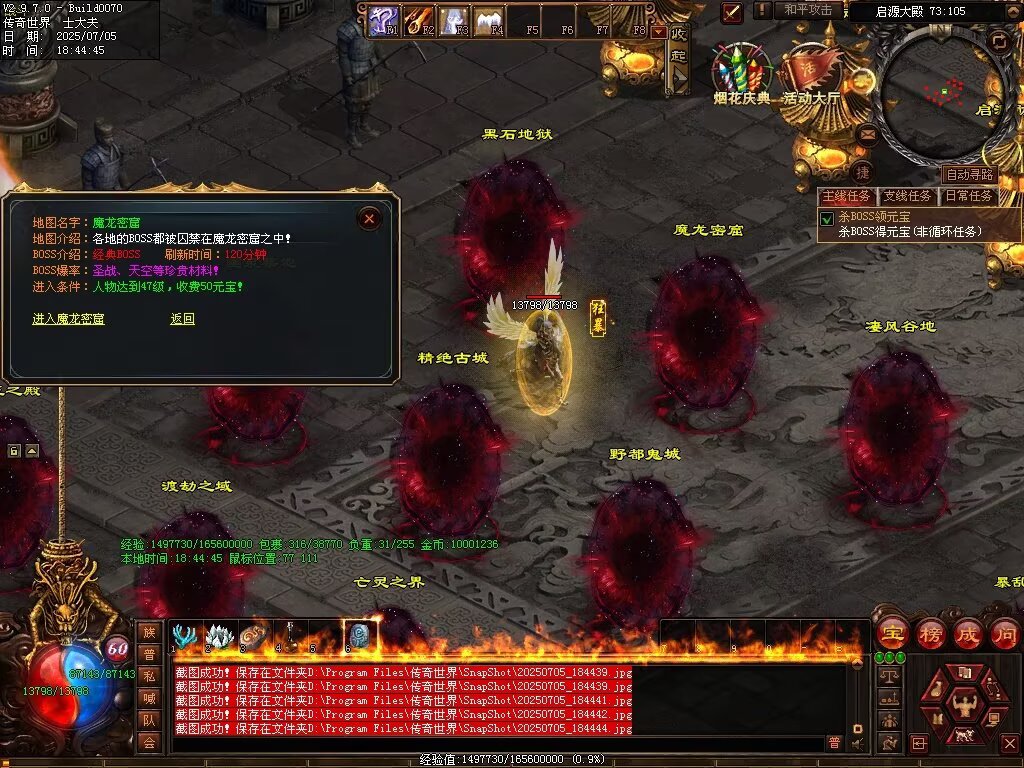Switch to the 支线任务 tab

click(x=907, y=196)
